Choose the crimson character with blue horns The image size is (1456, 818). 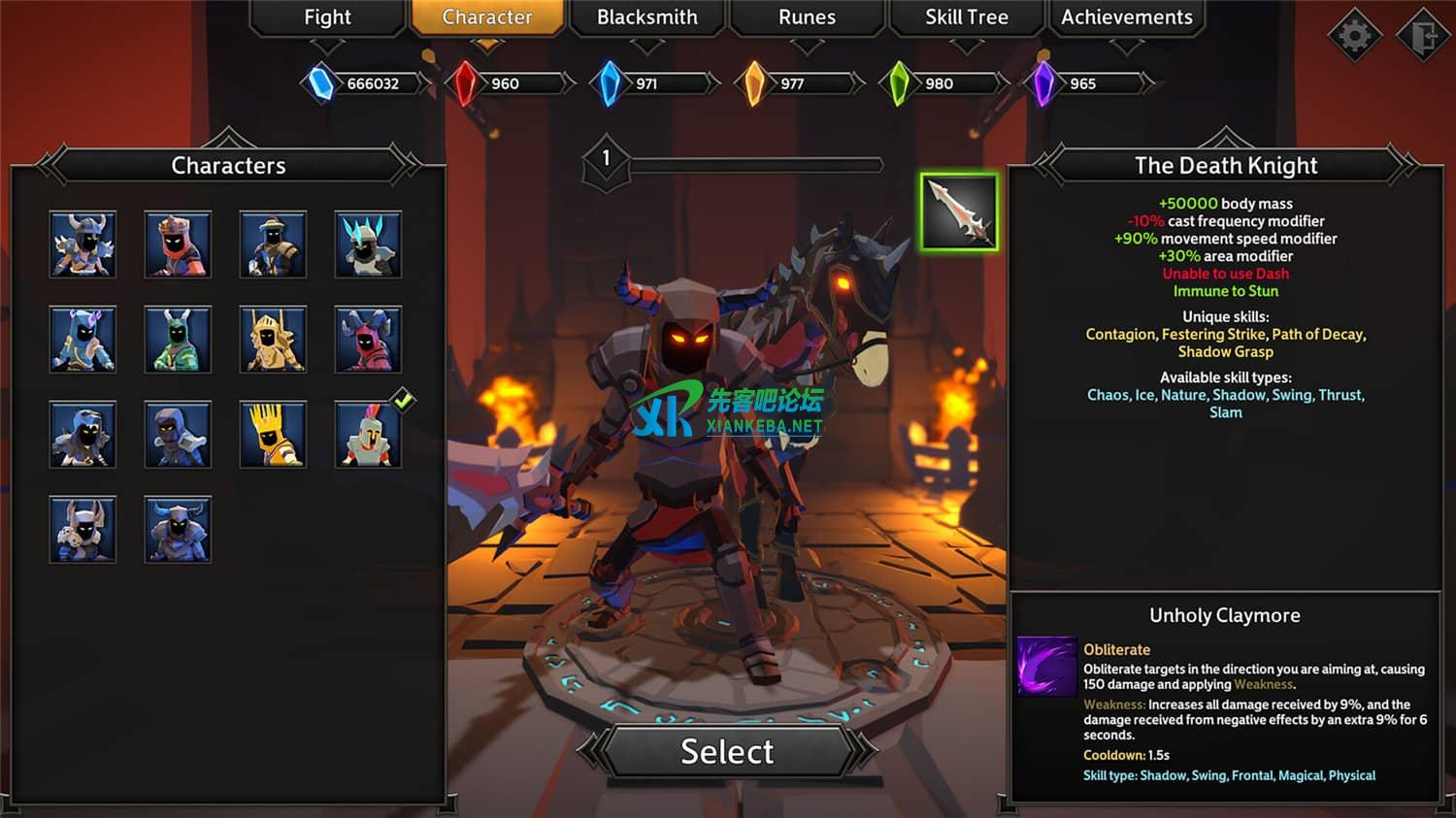(x=368, y=340)
